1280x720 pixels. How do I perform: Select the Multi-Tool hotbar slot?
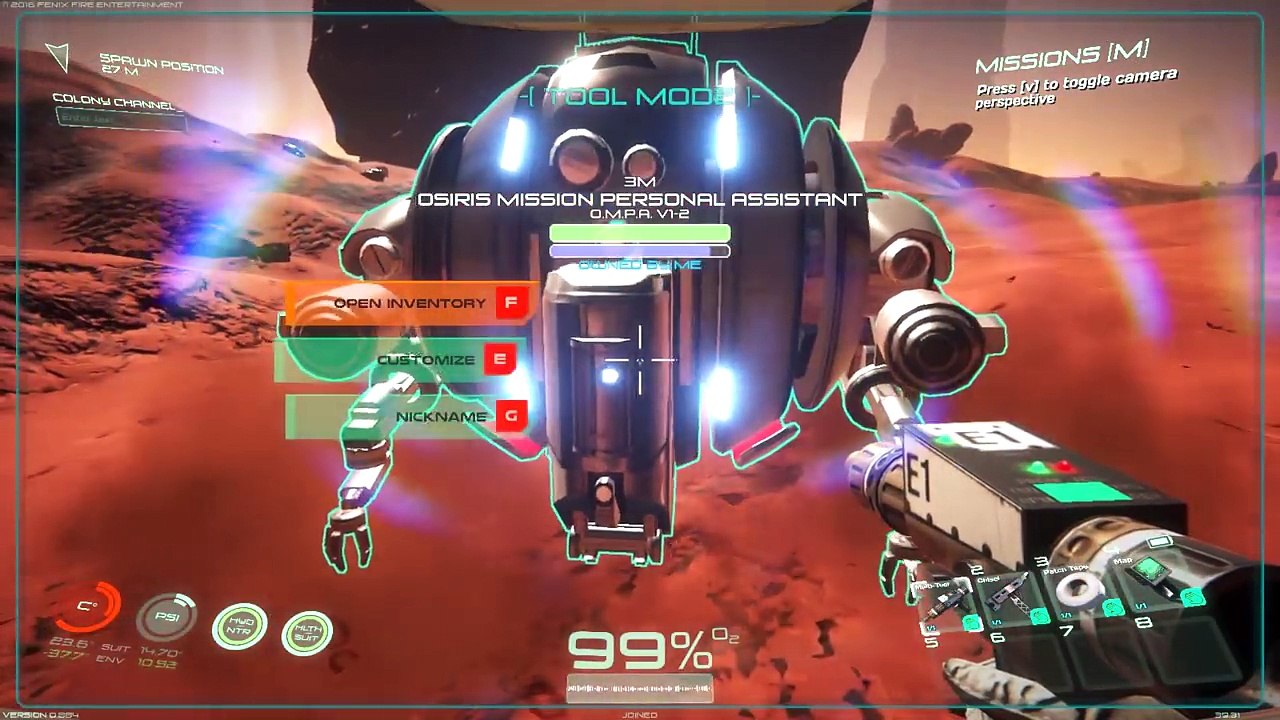pos(946,601)
